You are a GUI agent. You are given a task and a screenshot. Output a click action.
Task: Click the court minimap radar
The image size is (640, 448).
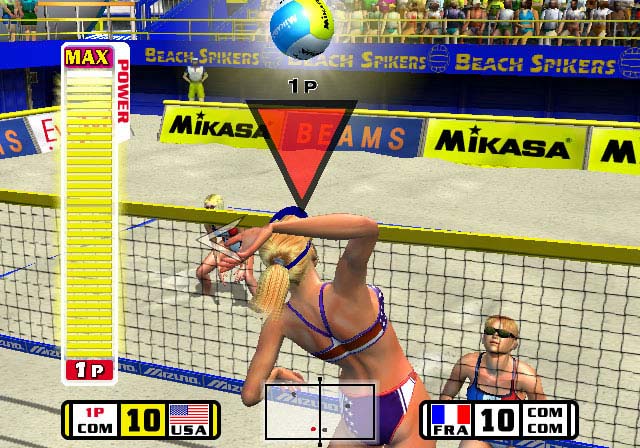319,412
